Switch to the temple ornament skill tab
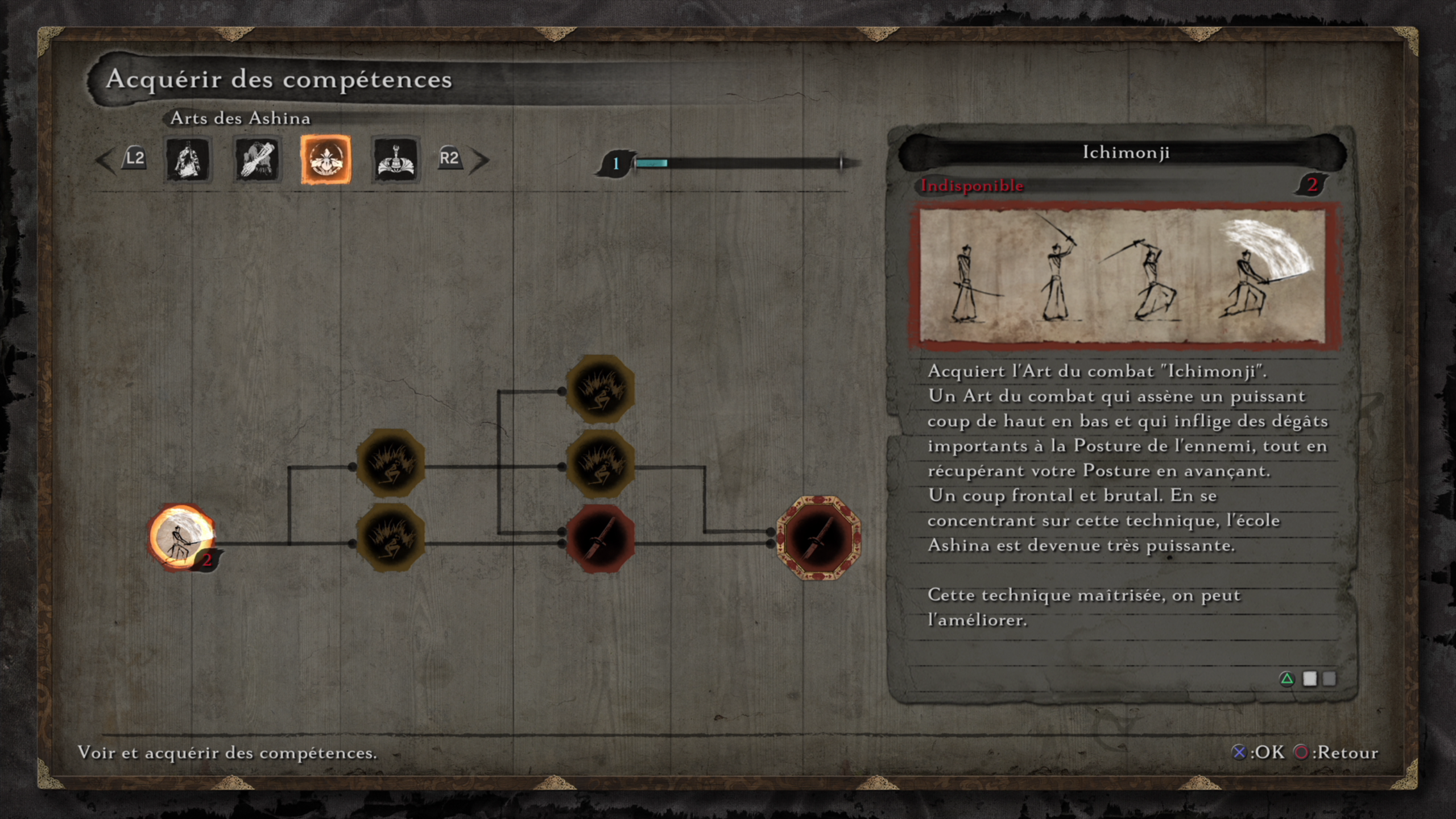This screenshot has height=819, width=1456. (x=395, y=160)
